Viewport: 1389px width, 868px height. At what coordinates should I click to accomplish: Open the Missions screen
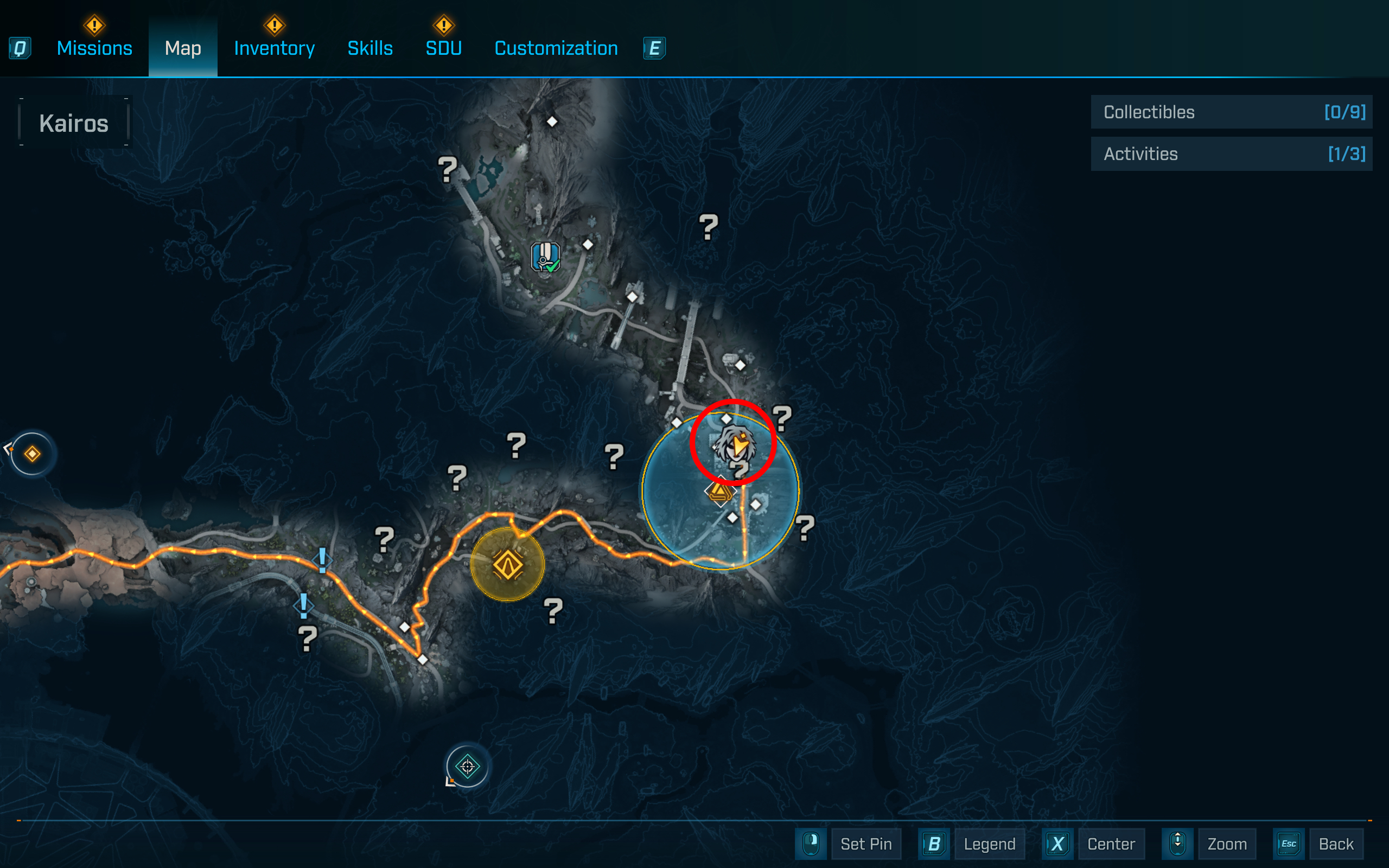click(x=94, y=48)
